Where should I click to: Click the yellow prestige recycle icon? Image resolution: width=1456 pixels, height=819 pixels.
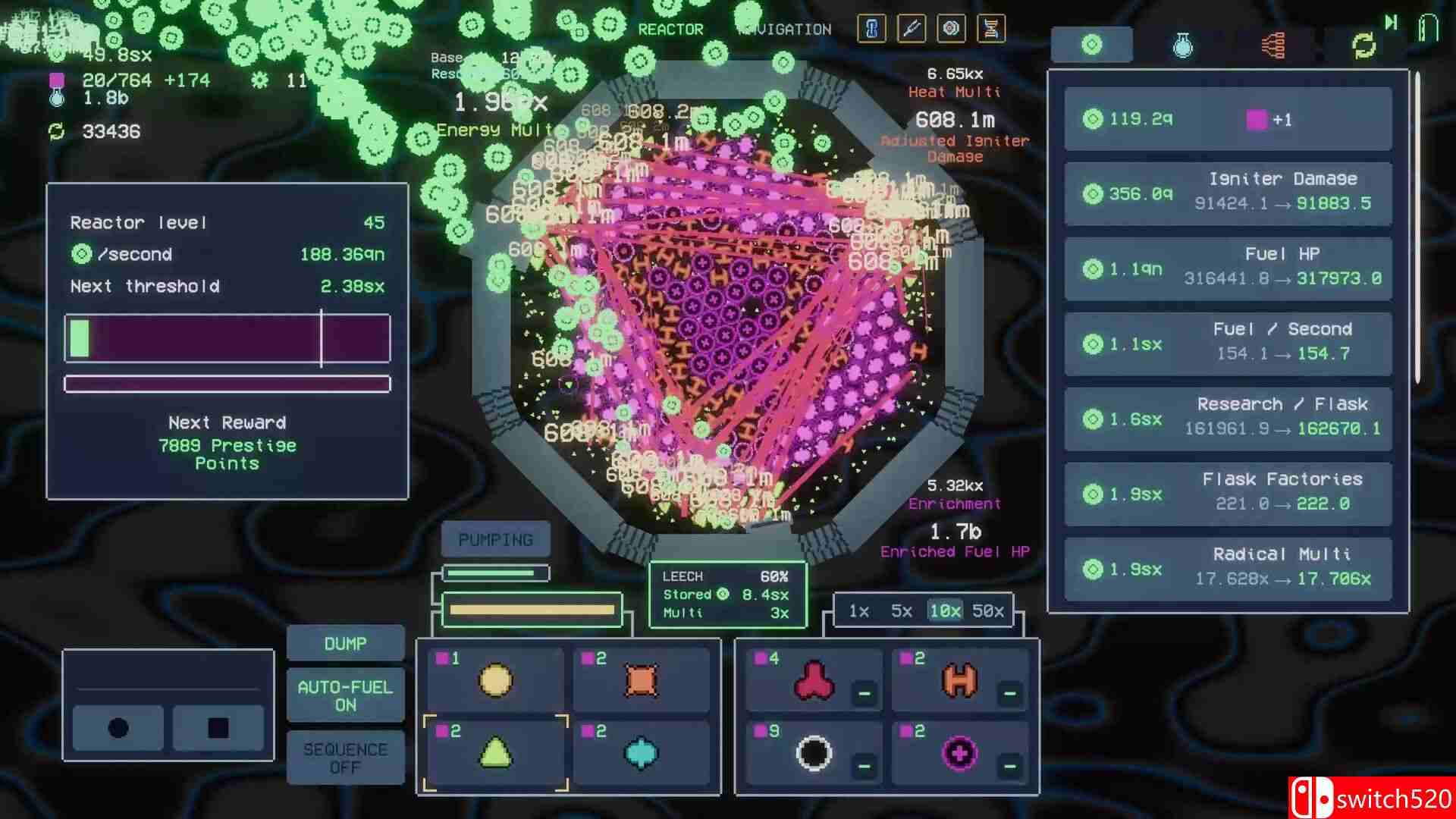pos(1363,45)
